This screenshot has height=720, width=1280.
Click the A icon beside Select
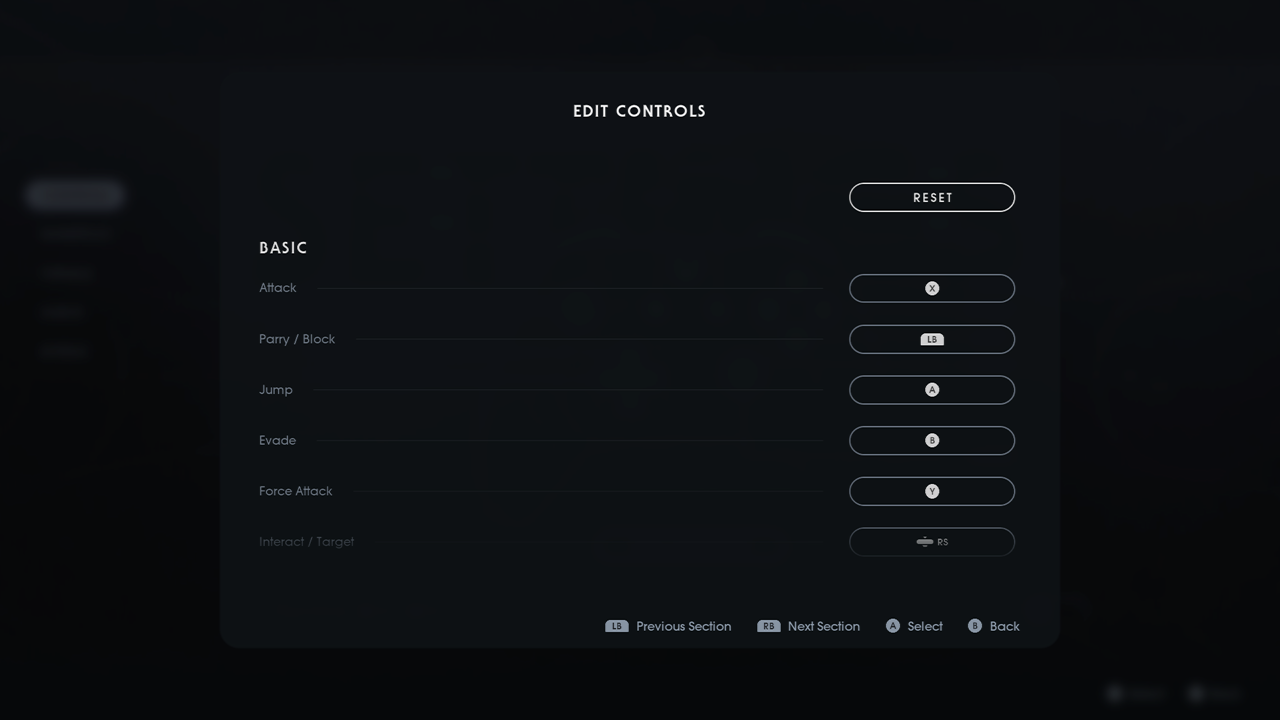(x=892, y=626)
